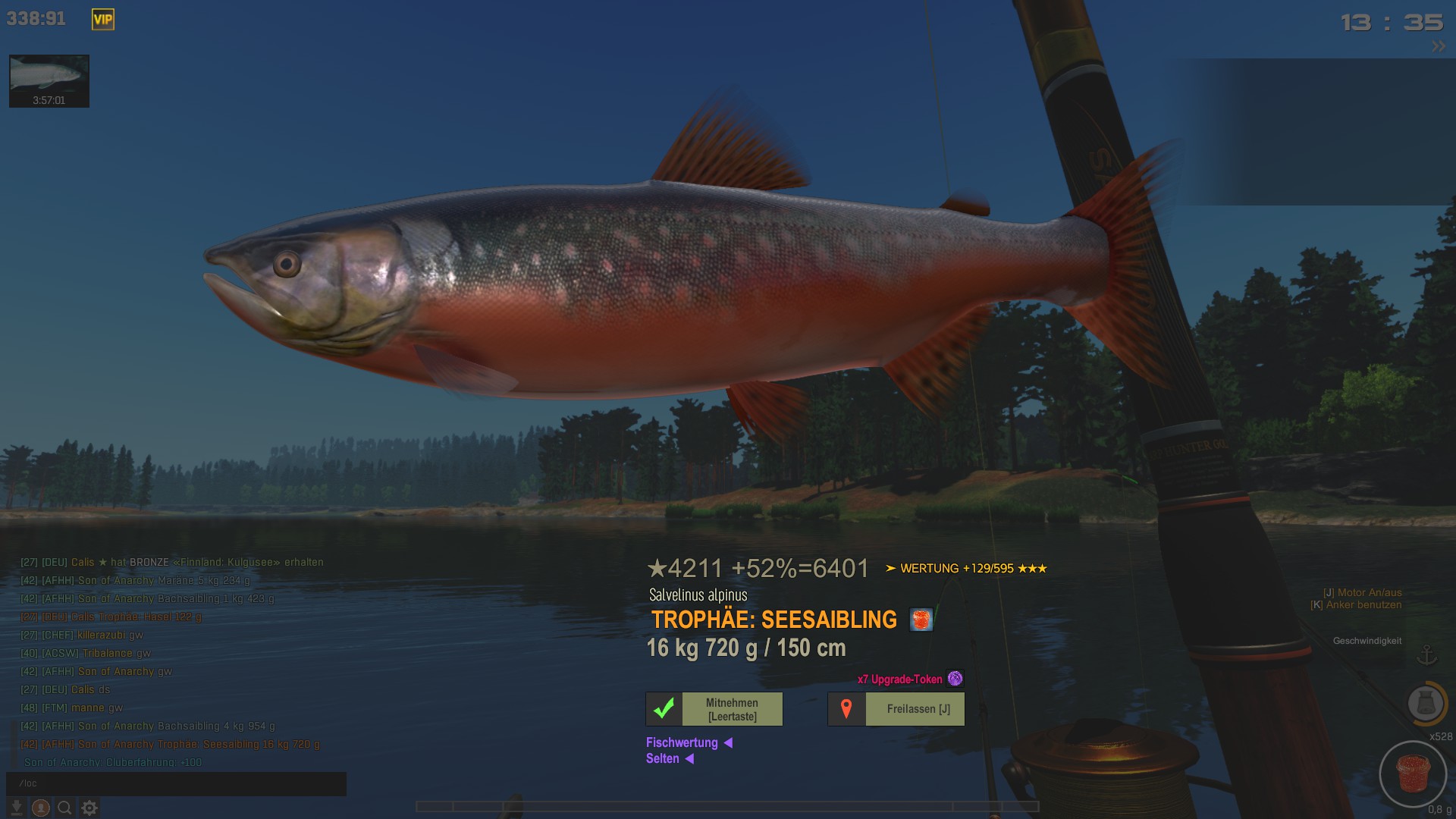Image resolution: width=1456 pixels, height=819 pixels.
Task: Release the fish with the Freilassen button
Action: coord(896,709)
